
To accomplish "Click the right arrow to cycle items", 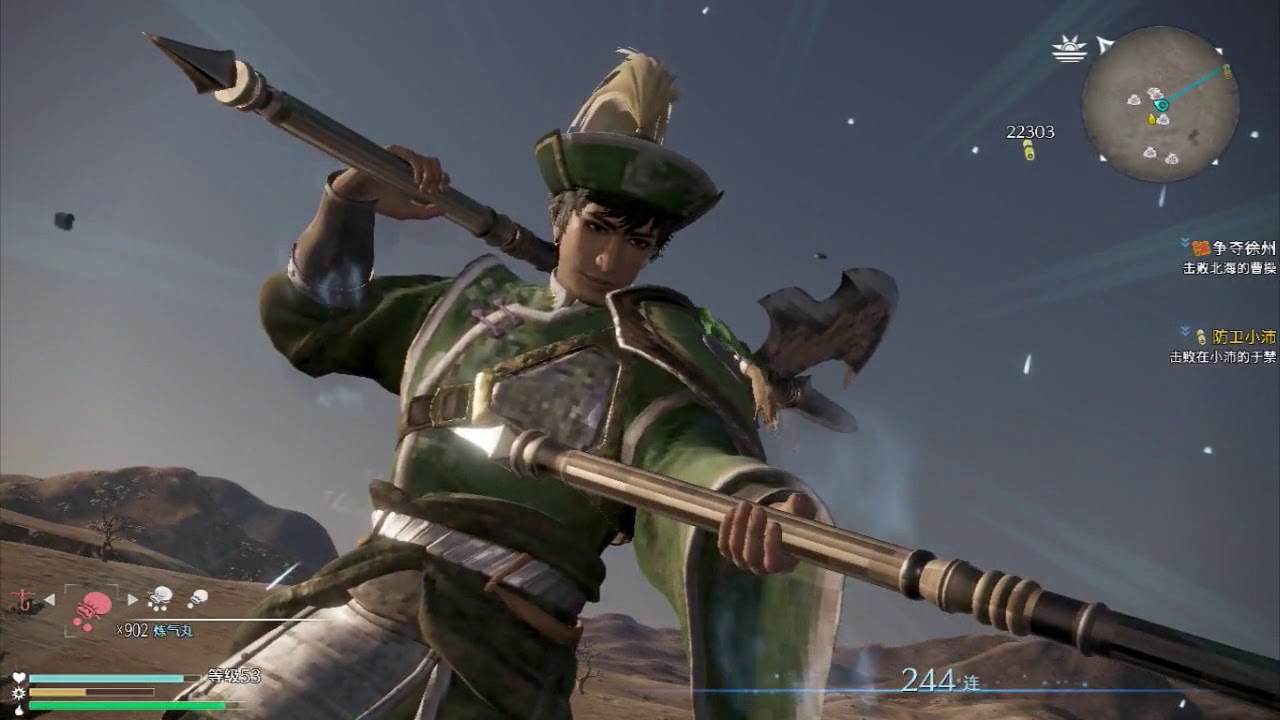I will (x=134, y=599).
